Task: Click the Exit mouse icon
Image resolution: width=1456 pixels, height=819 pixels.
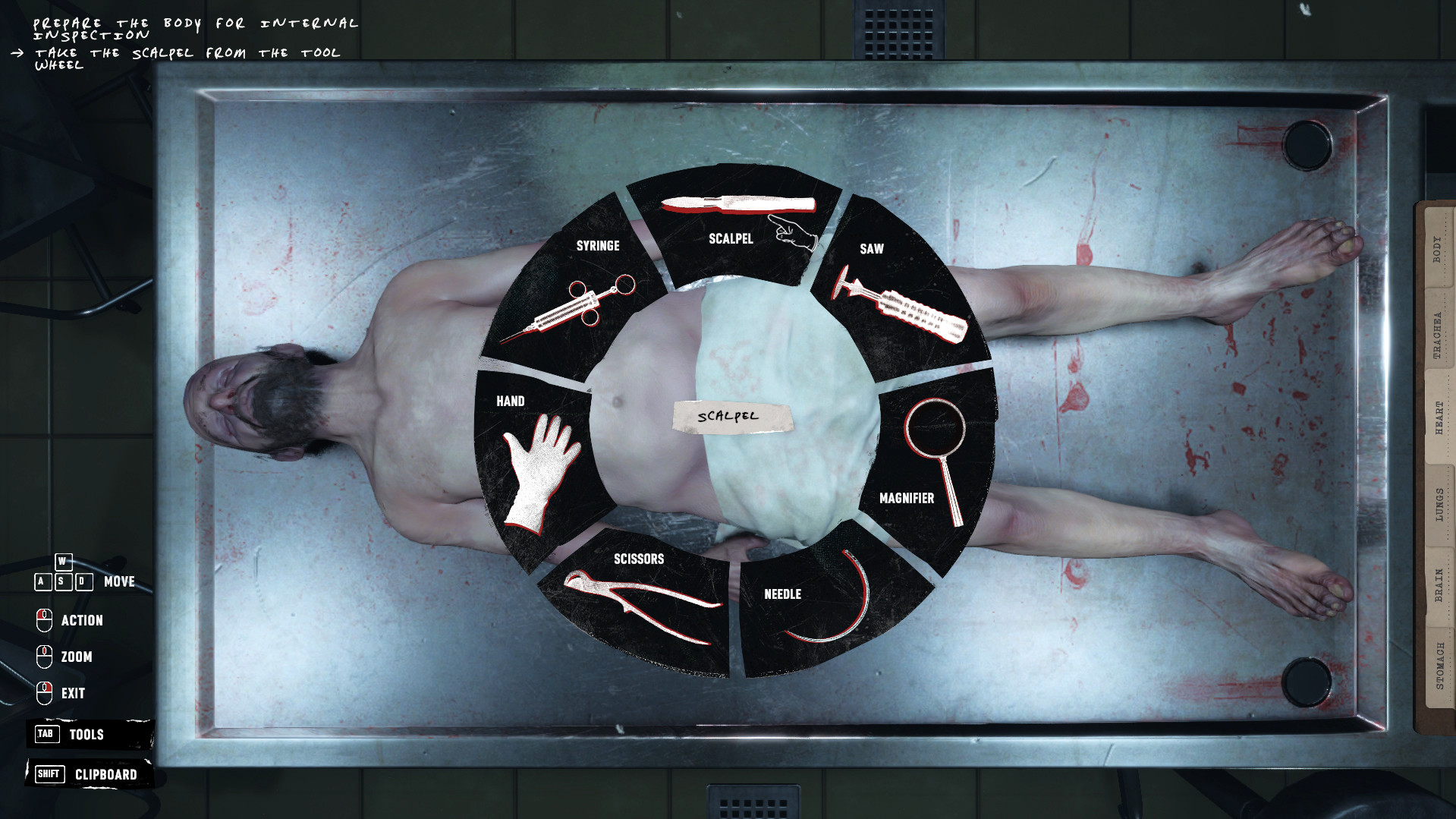Action: click(45, 693)
